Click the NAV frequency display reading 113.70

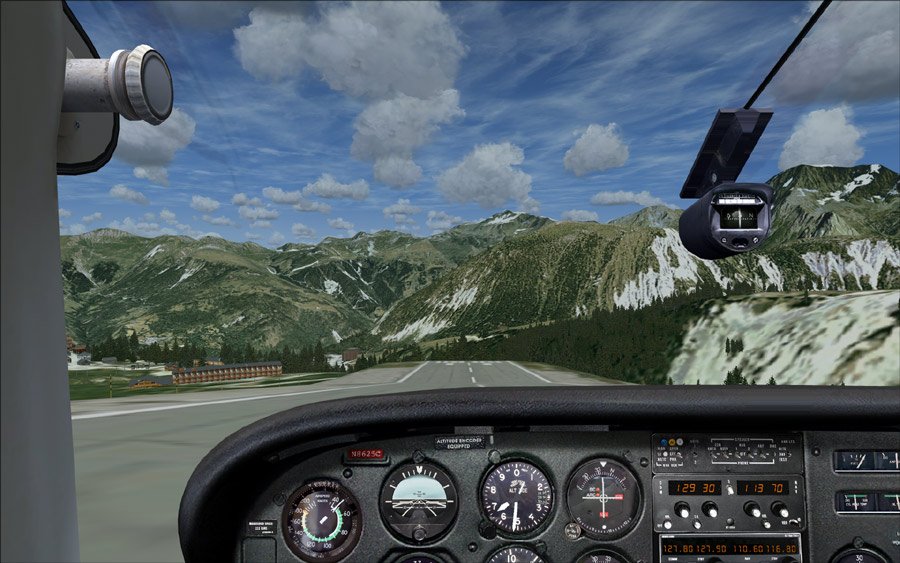[766, 487]
